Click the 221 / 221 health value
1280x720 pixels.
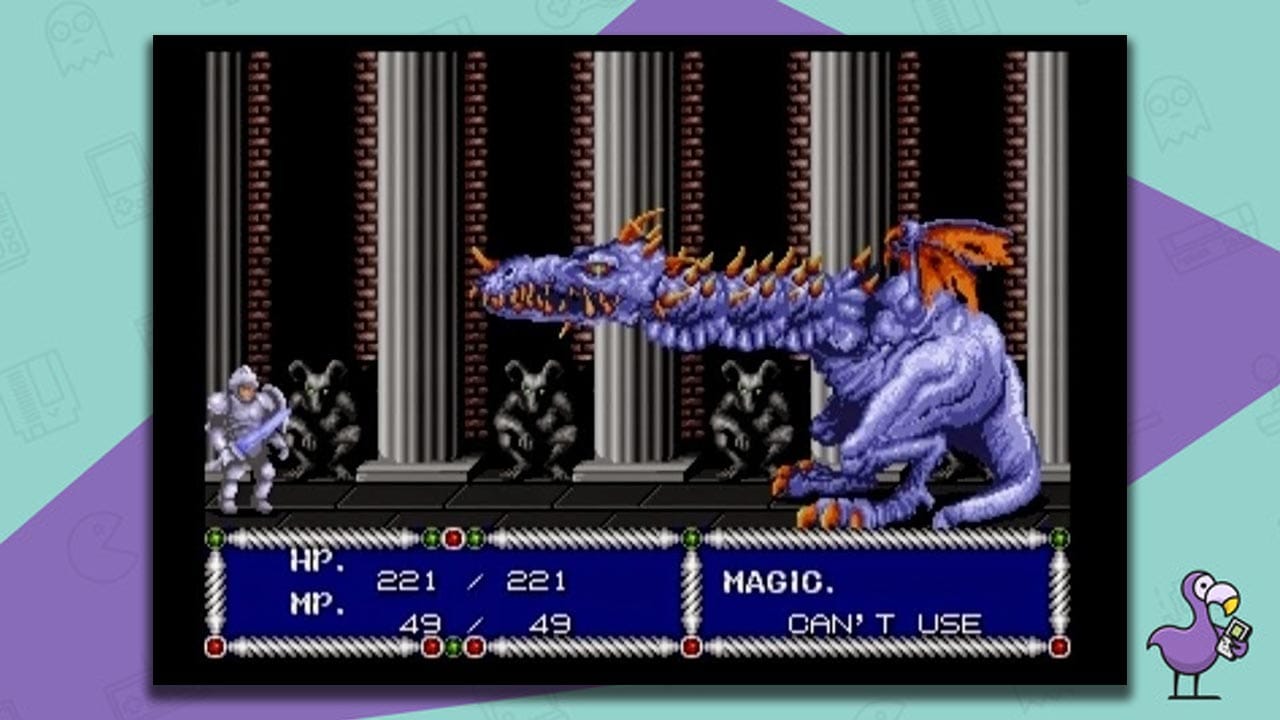[471, 579]
